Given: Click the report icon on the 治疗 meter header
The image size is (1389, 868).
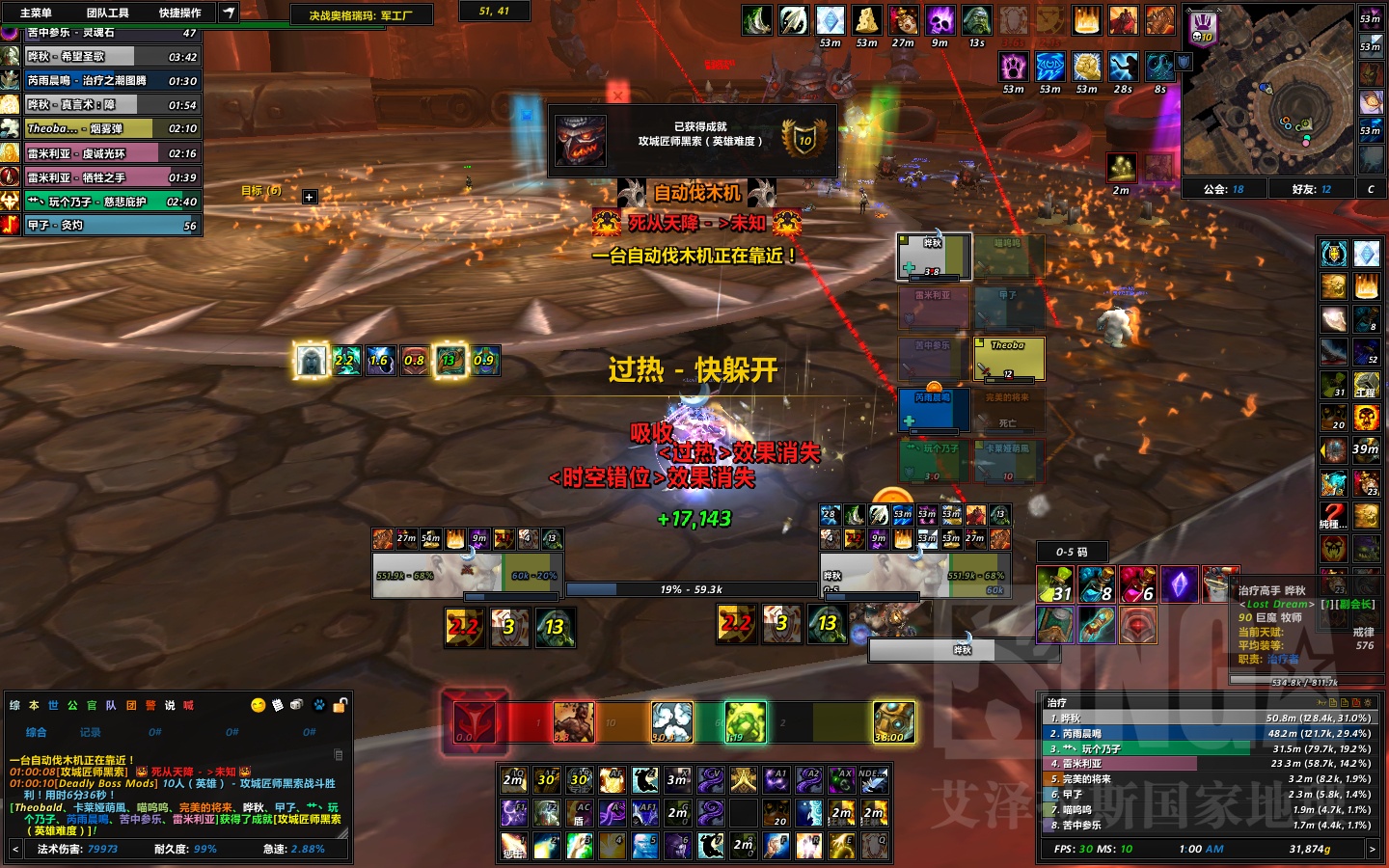Looking at the screenshot, I should coord(1321,703).
